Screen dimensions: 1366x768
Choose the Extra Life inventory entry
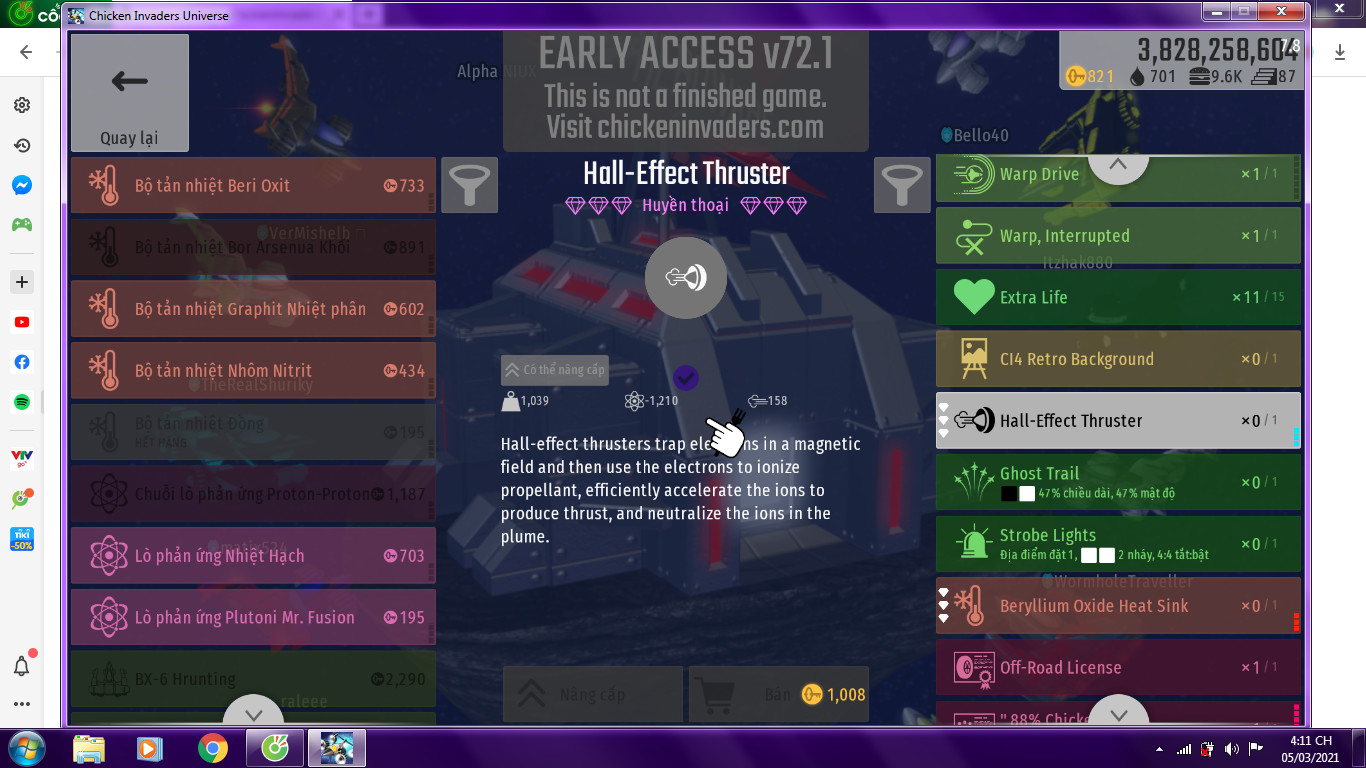tap(1117, 297)
